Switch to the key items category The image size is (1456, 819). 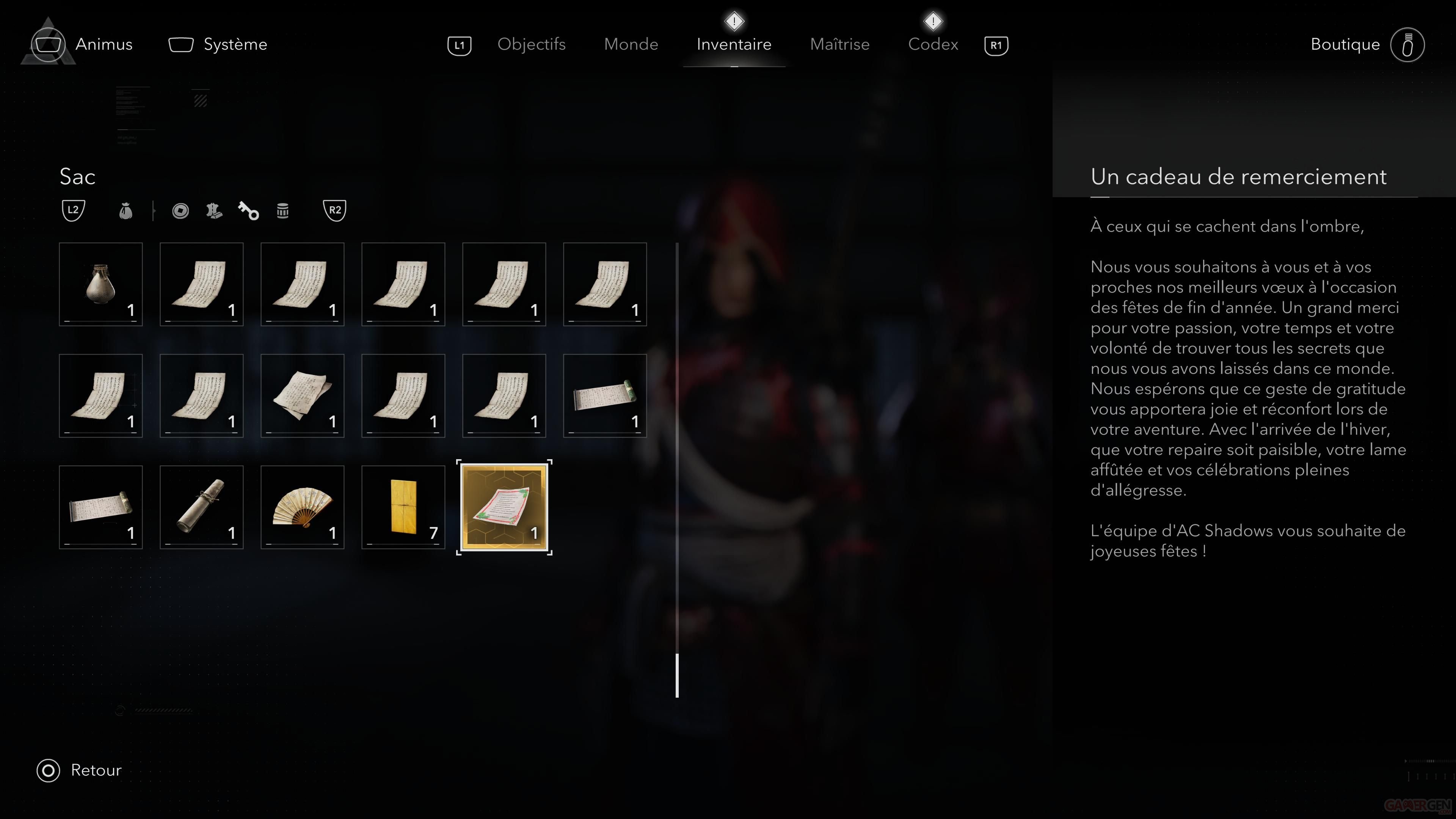(x=248, y=211)
